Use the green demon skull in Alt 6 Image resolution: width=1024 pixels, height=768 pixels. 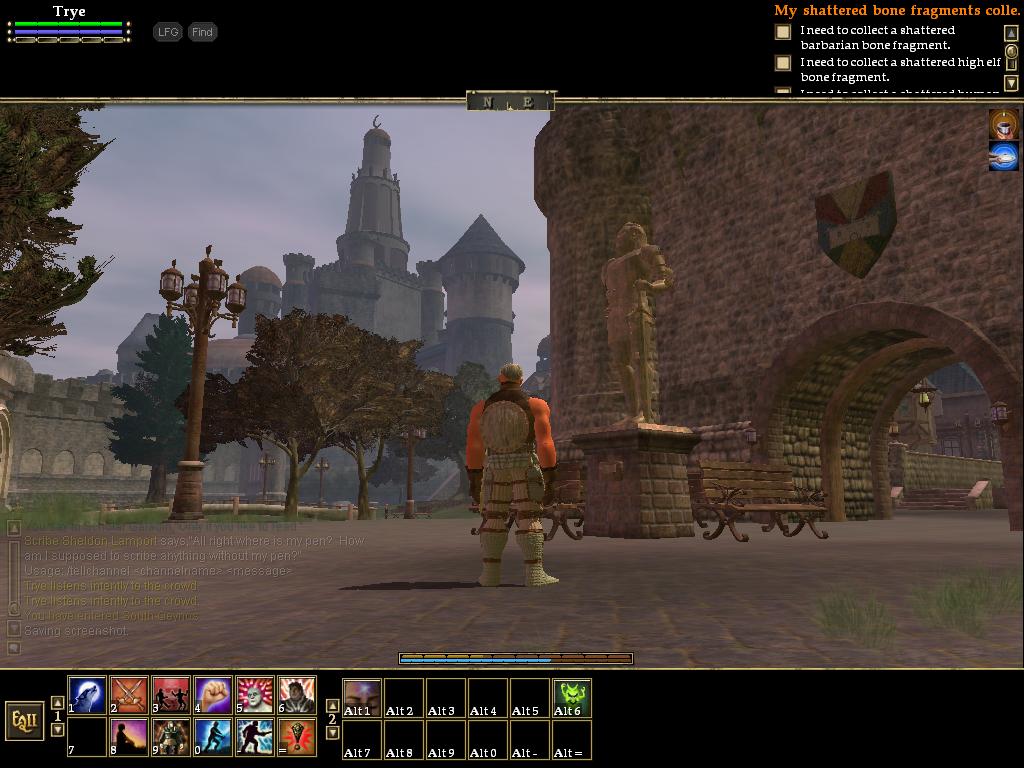coord(572,697)
